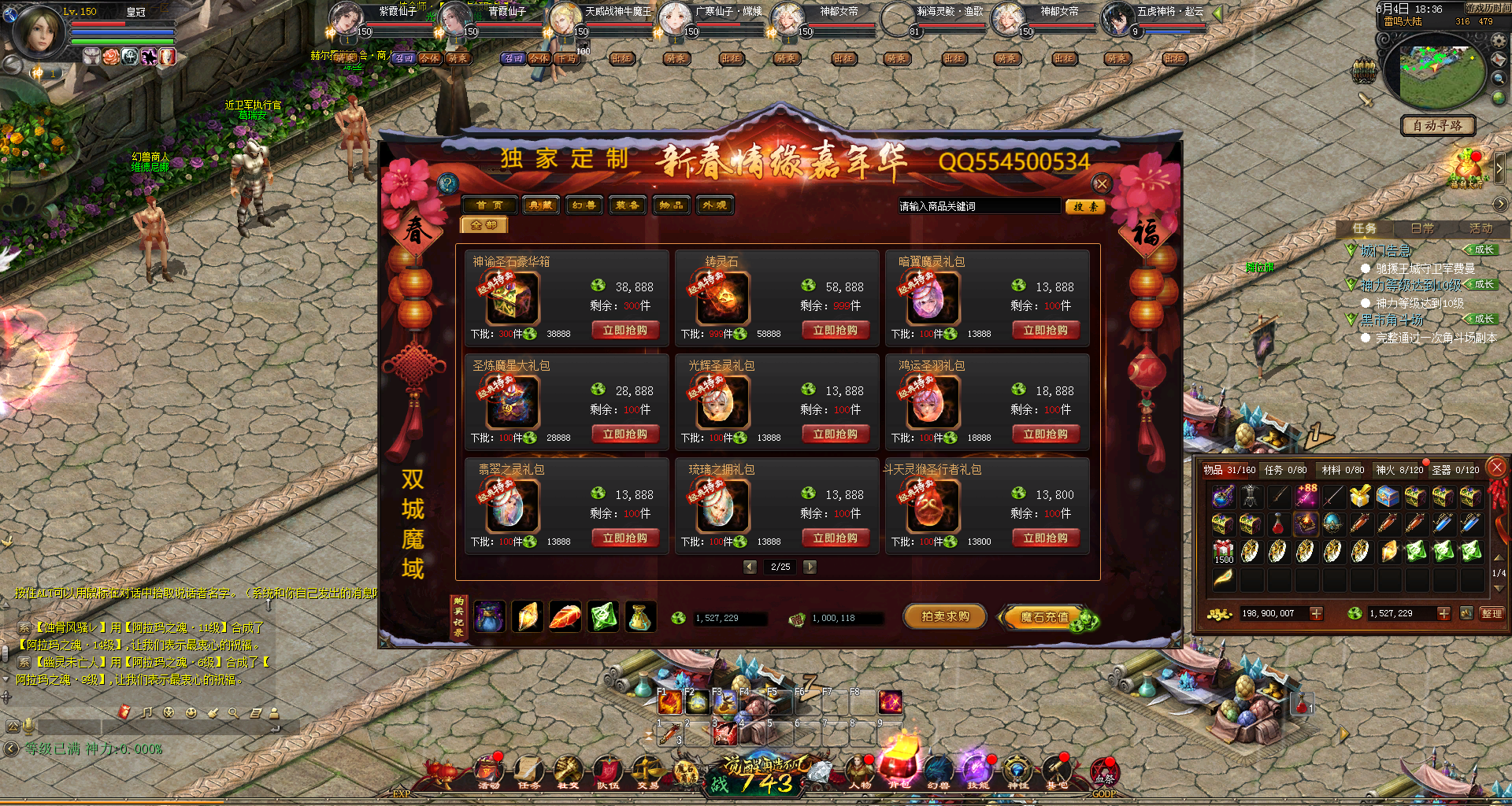This screenshot has width=1512, height=806.
Task: Switch to the 幻兽 shop tab
Action: (584, 205)
